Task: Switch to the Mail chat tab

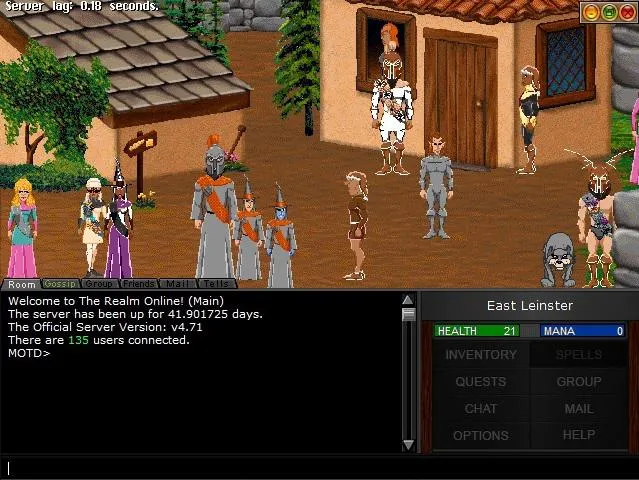Action: (x=177, y=285)
